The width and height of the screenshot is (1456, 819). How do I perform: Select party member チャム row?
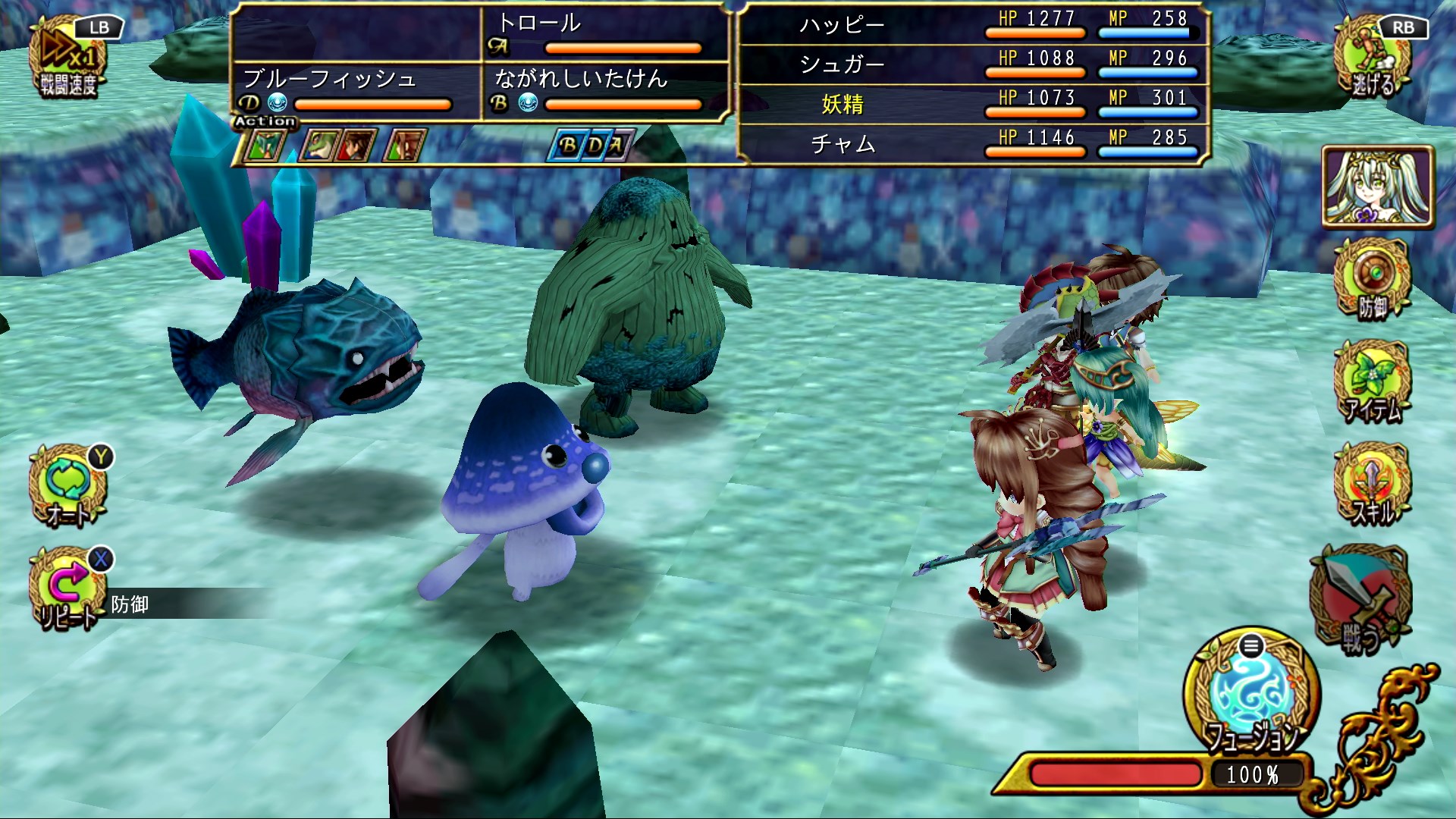[x=971, y=143]
